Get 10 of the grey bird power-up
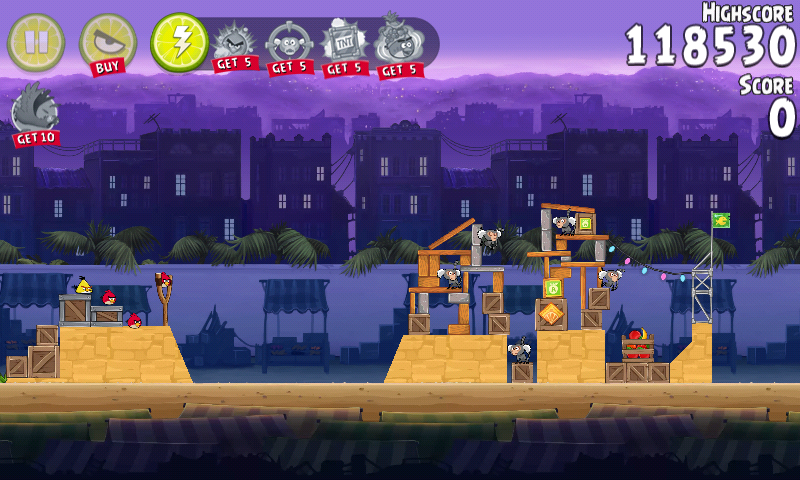 (35, 113)
